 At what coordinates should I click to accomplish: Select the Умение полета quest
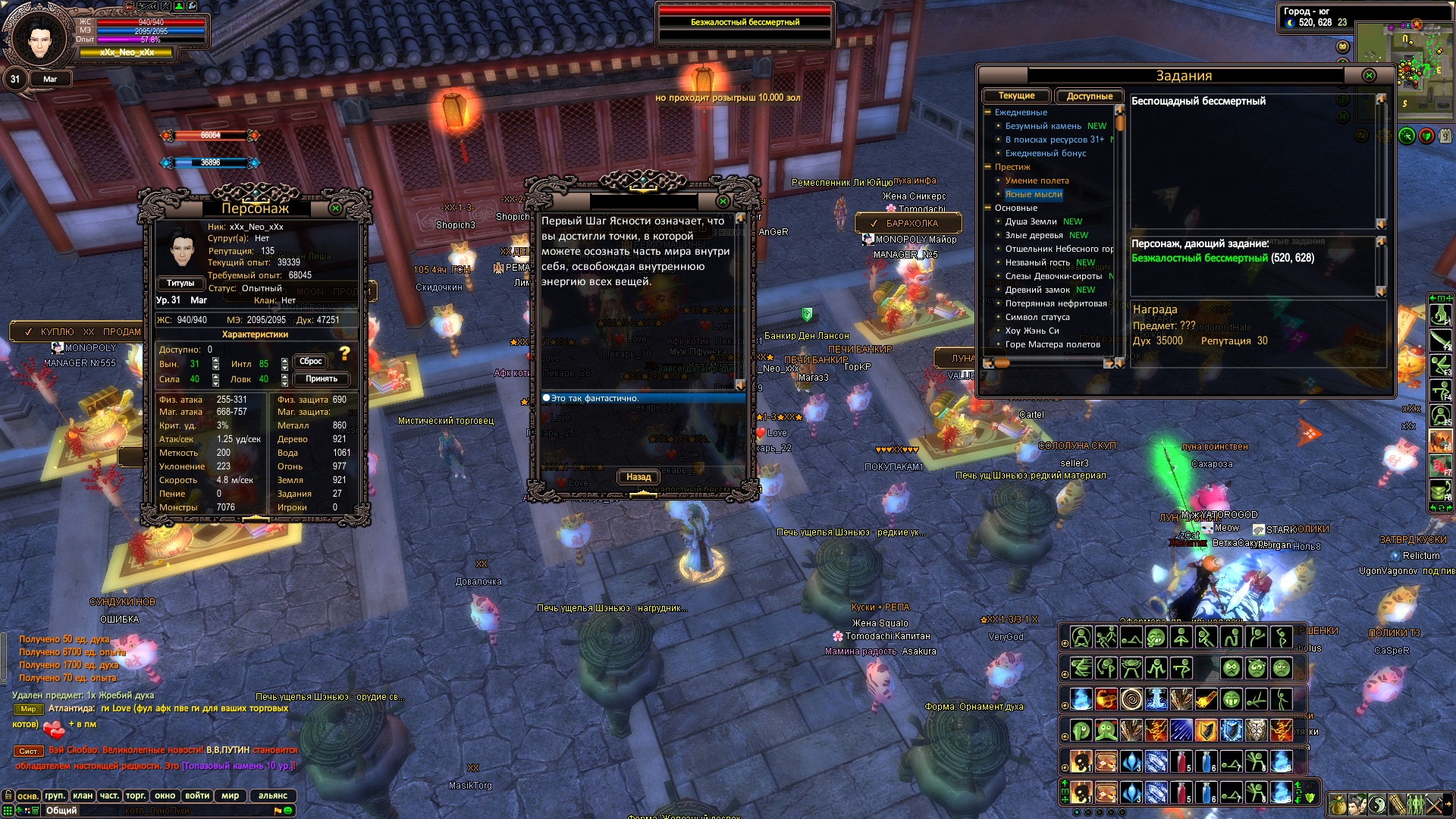click(x=1037, y=180)
